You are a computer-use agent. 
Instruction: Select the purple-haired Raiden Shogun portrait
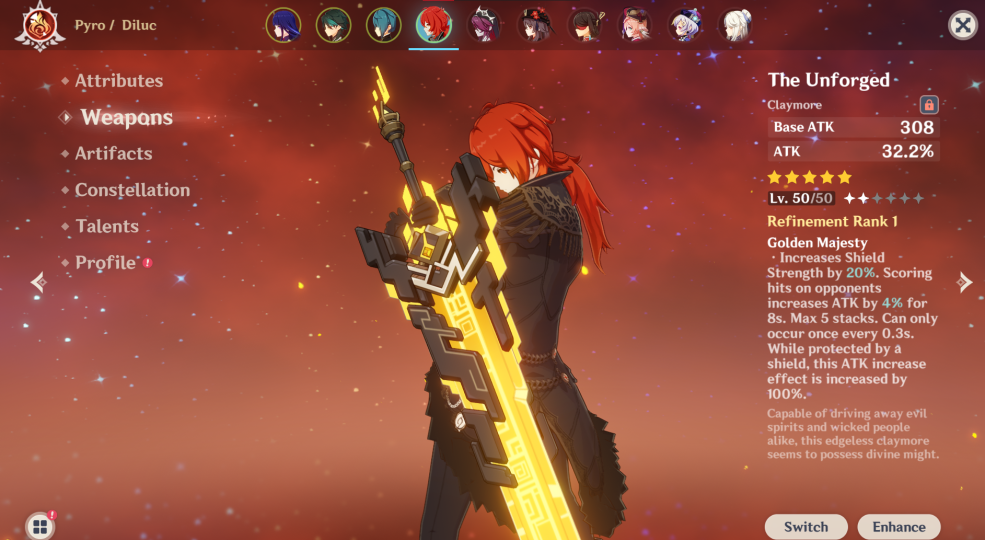tap(283, 25)
